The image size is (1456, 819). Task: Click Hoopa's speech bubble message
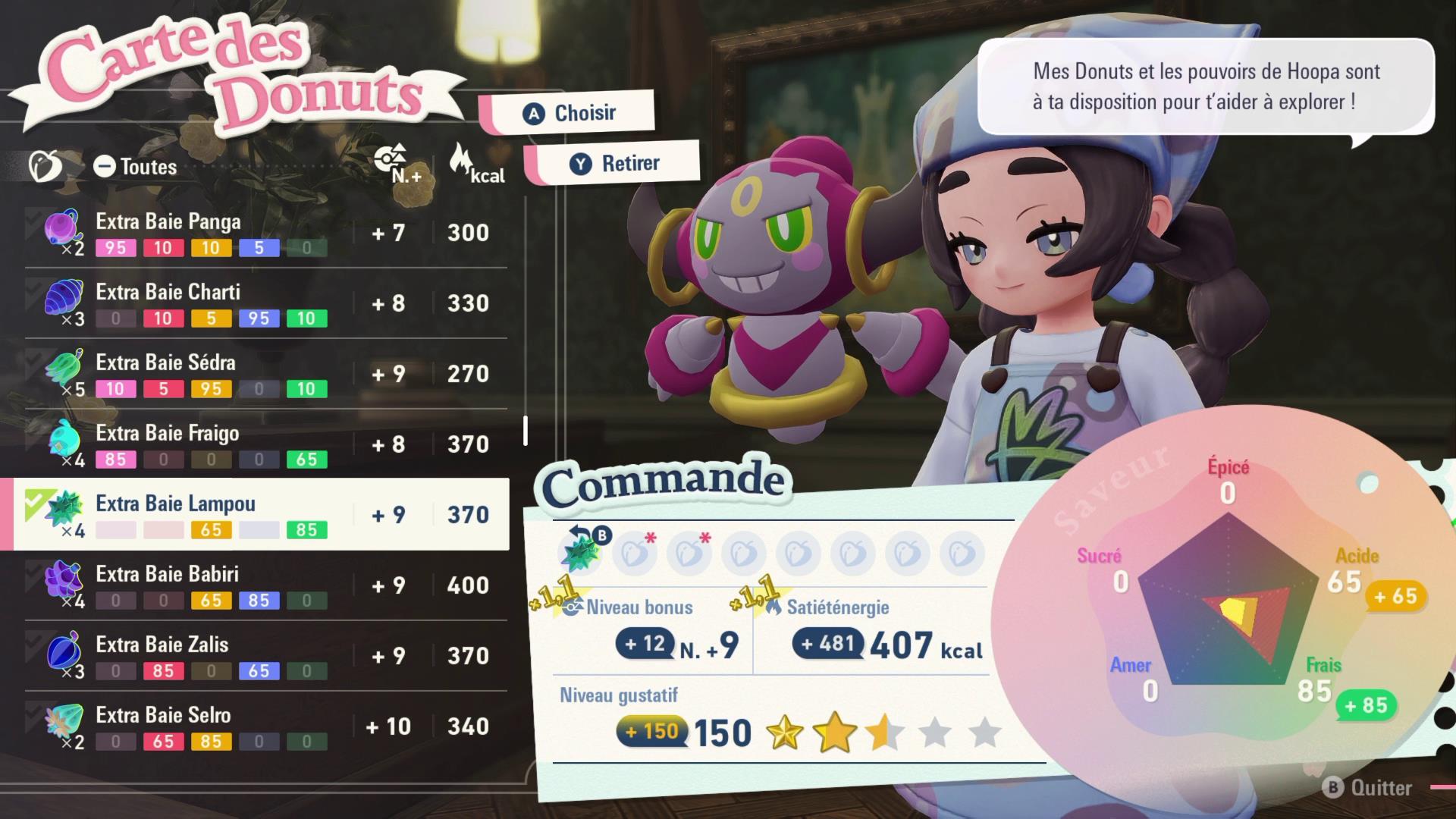click(1206, 87)
